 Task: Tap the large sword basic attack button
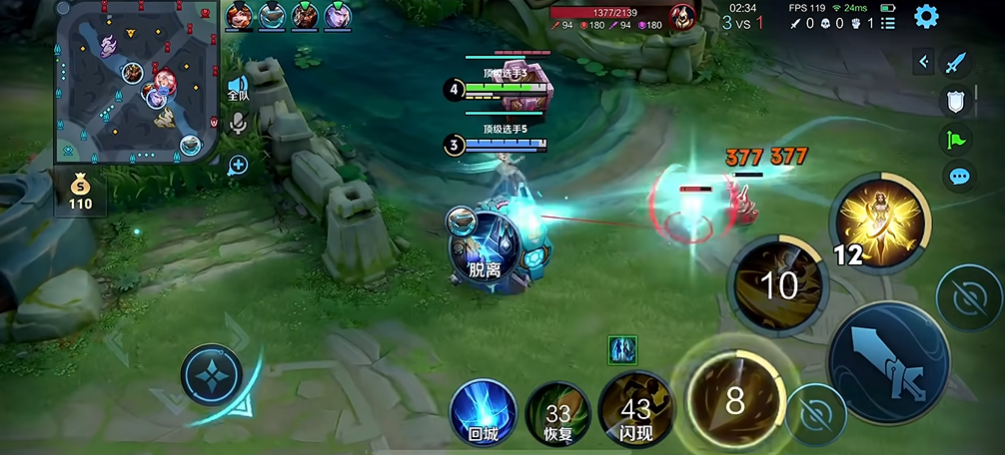point(888,362)
